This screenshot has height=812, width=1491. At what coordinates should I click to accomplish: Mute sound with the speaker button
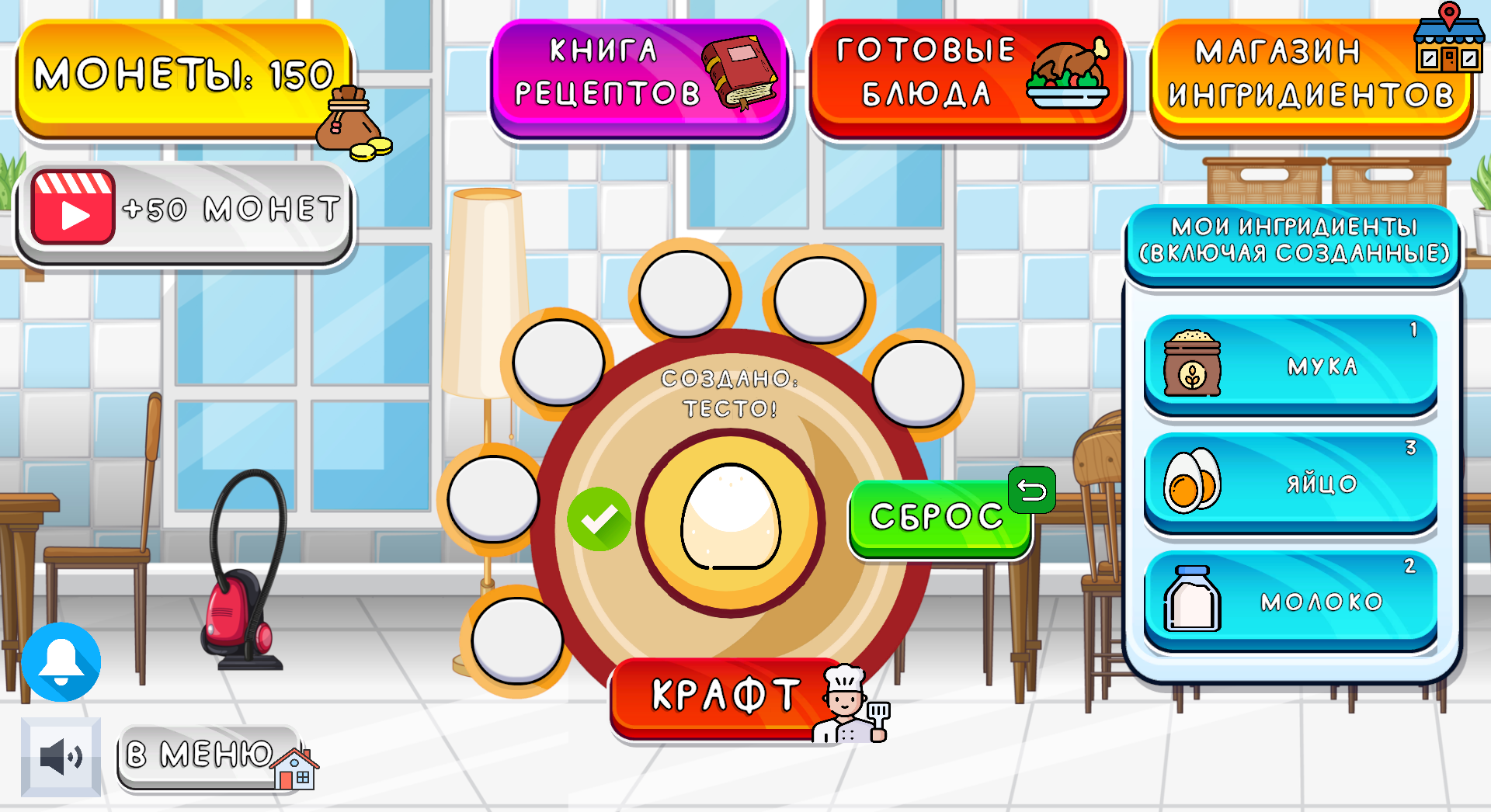coord(61,757)
